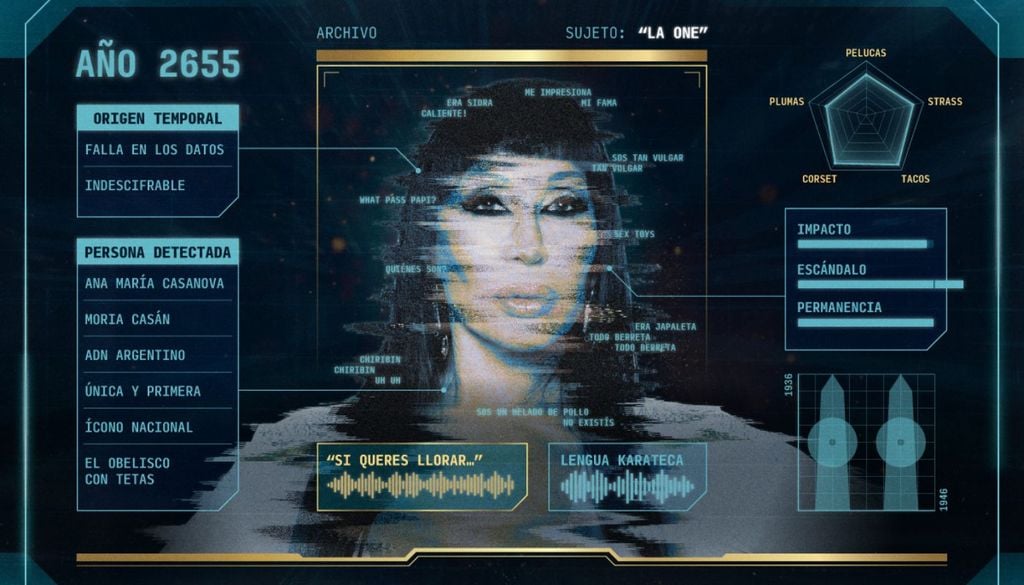Select "El Obelisco con Tetas" entry
Screen dimensions: 1024x585
128,471
